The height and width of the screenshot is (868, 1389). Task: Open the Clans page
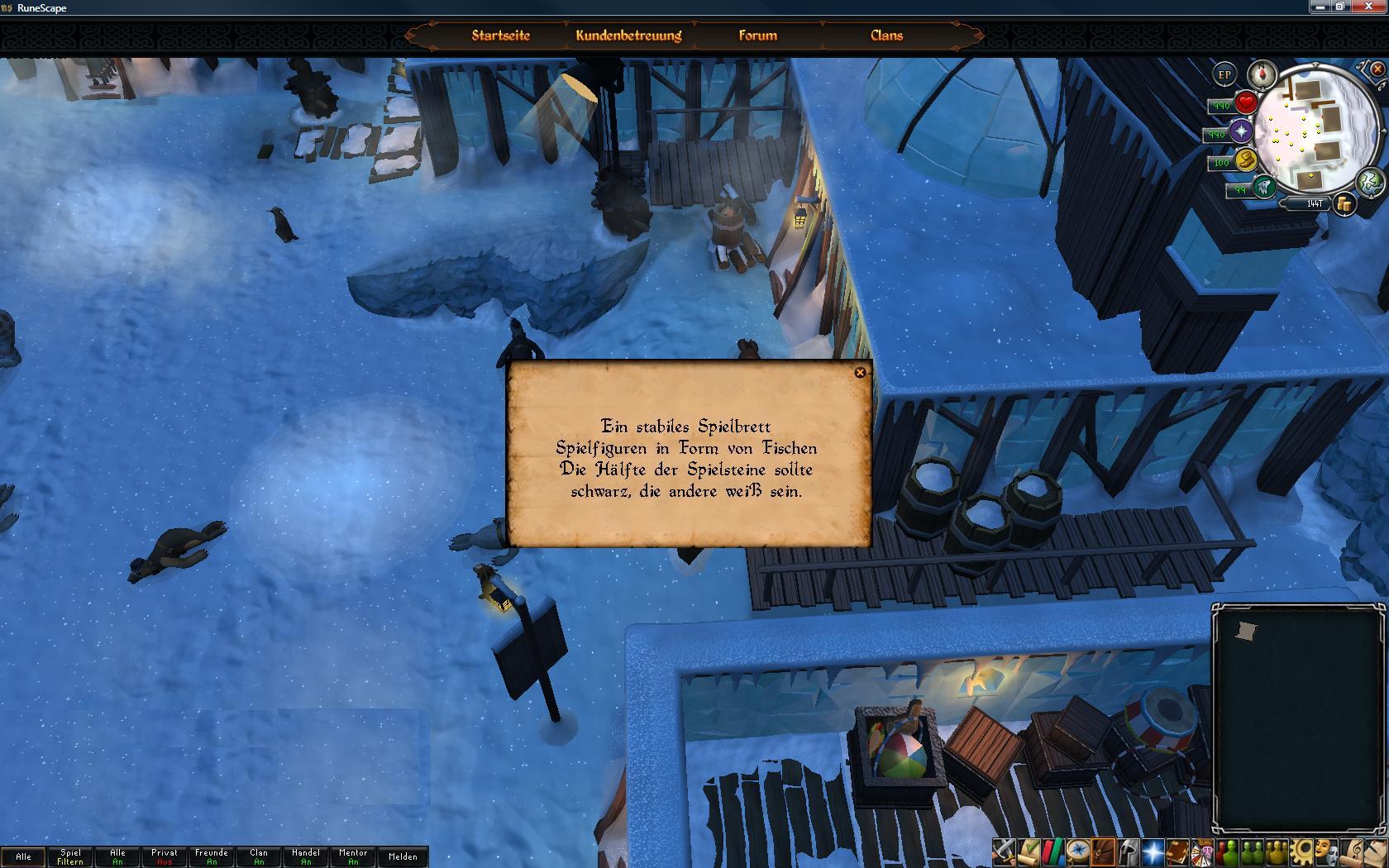[x=886, y=36]
